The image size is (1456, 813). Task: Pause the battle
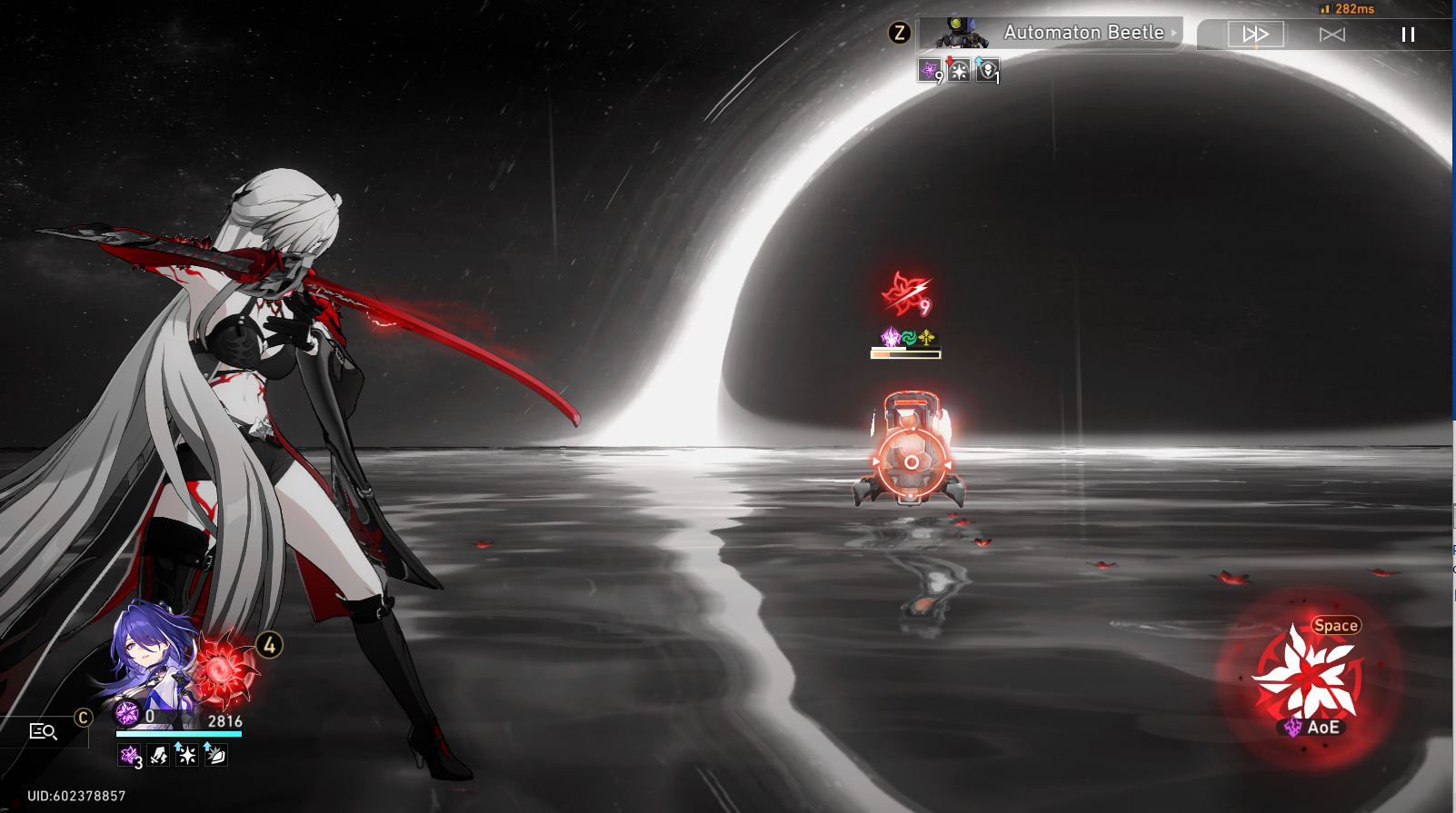1407,35
